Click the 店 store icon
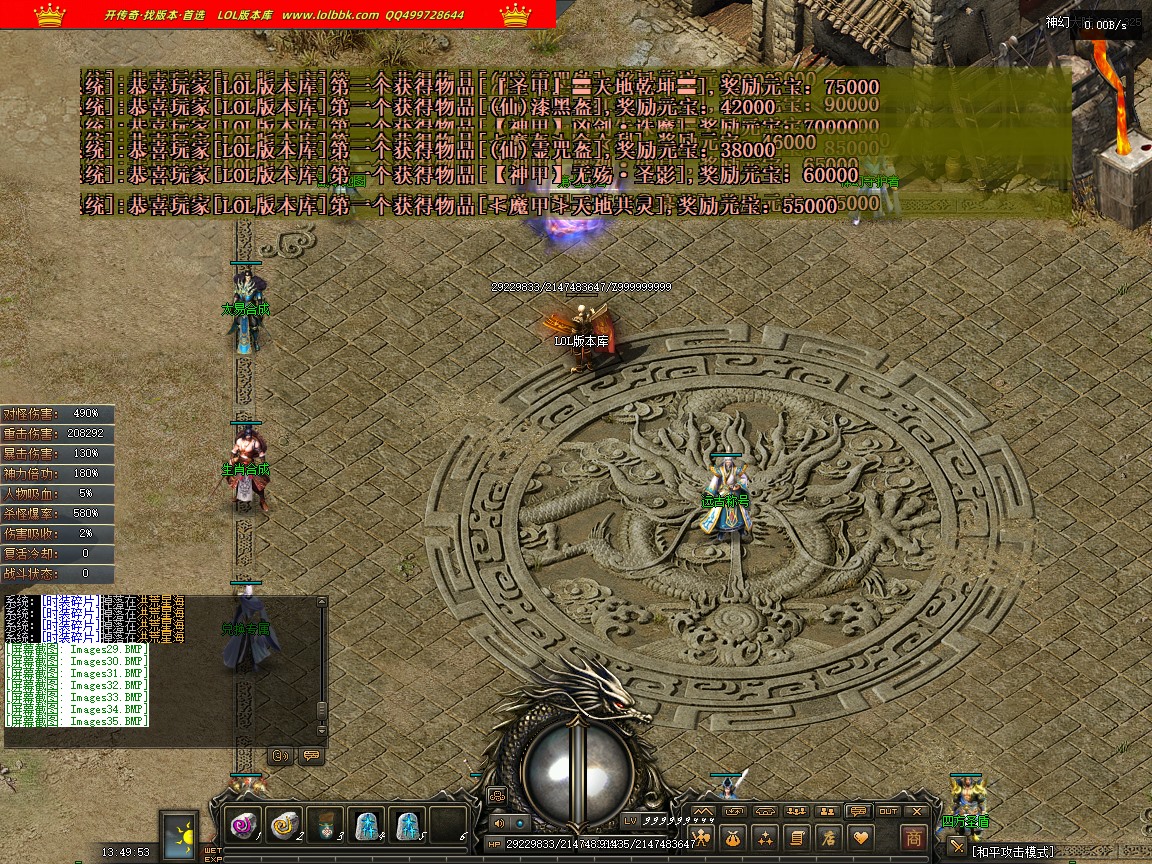1152x864 pixels. [827, 838]
